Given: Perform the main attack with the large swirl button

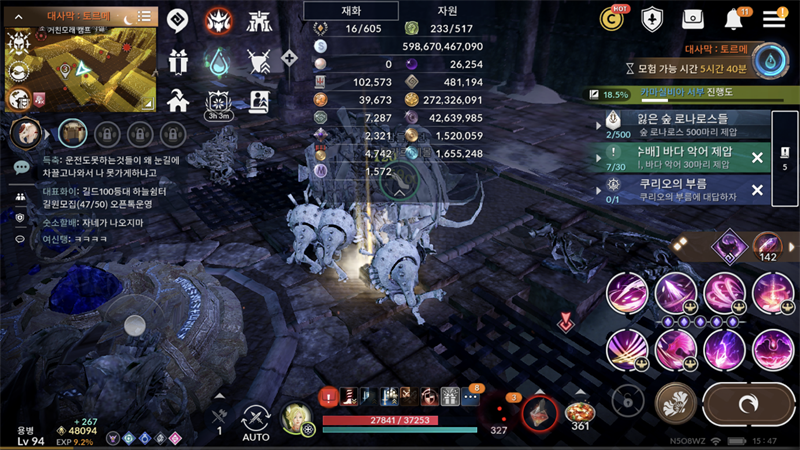Looking at the screenshot, I should [x=749, y=403].
